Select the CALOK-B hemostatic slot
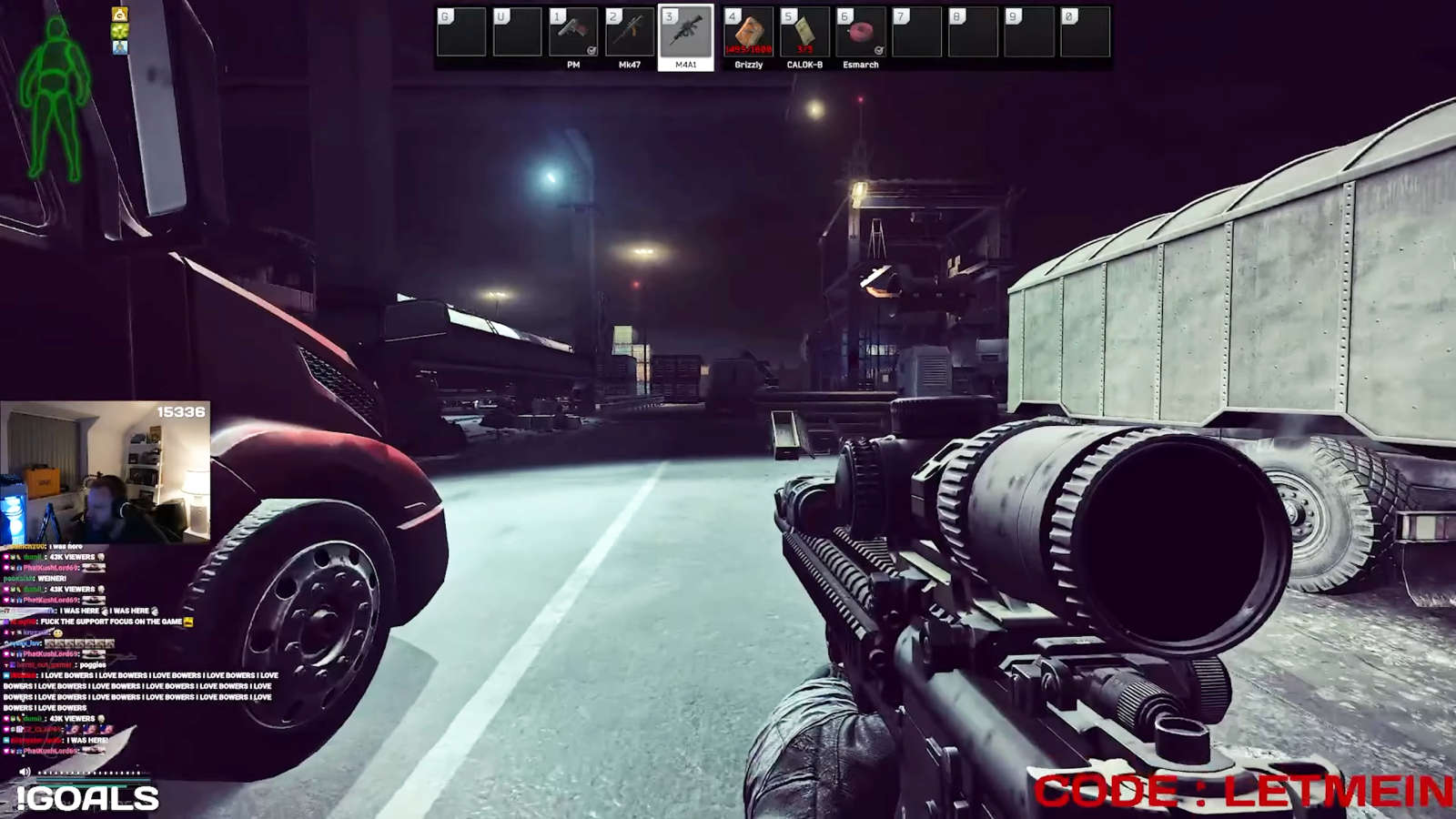The height and width of the screenshot is (819, 1456). (804, 34)
